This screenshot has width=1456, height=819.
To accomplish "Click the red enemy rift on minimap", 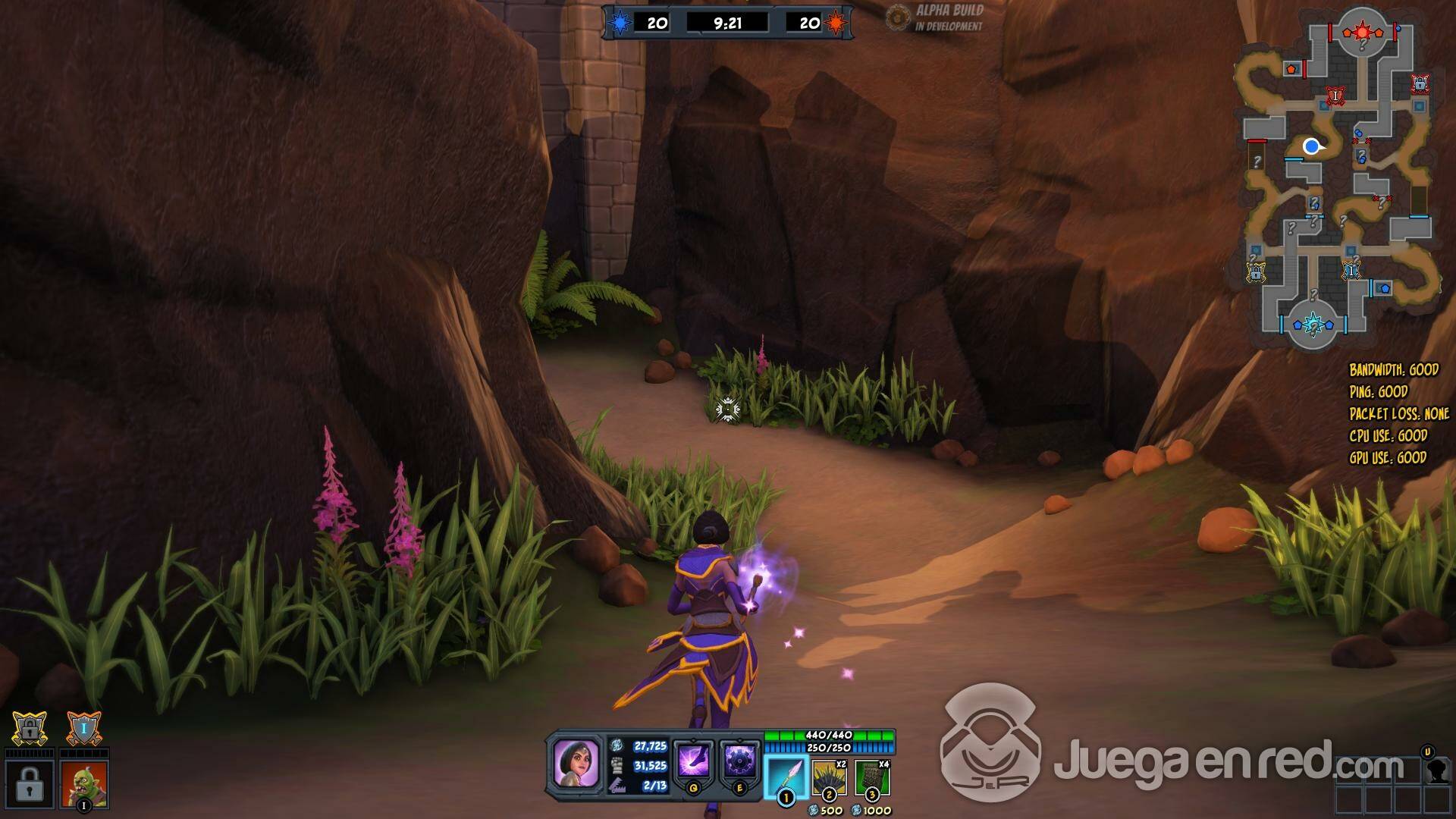I will point(1362,32).
